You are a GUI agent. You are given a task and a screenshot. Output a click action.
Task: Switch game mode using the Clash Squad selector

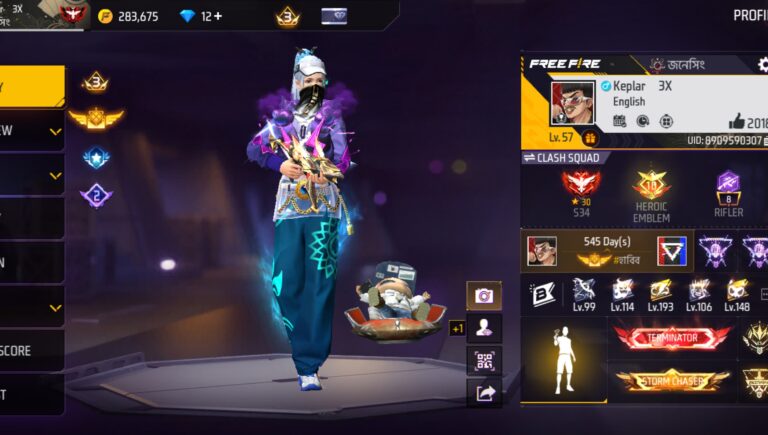tap(562, 158)
